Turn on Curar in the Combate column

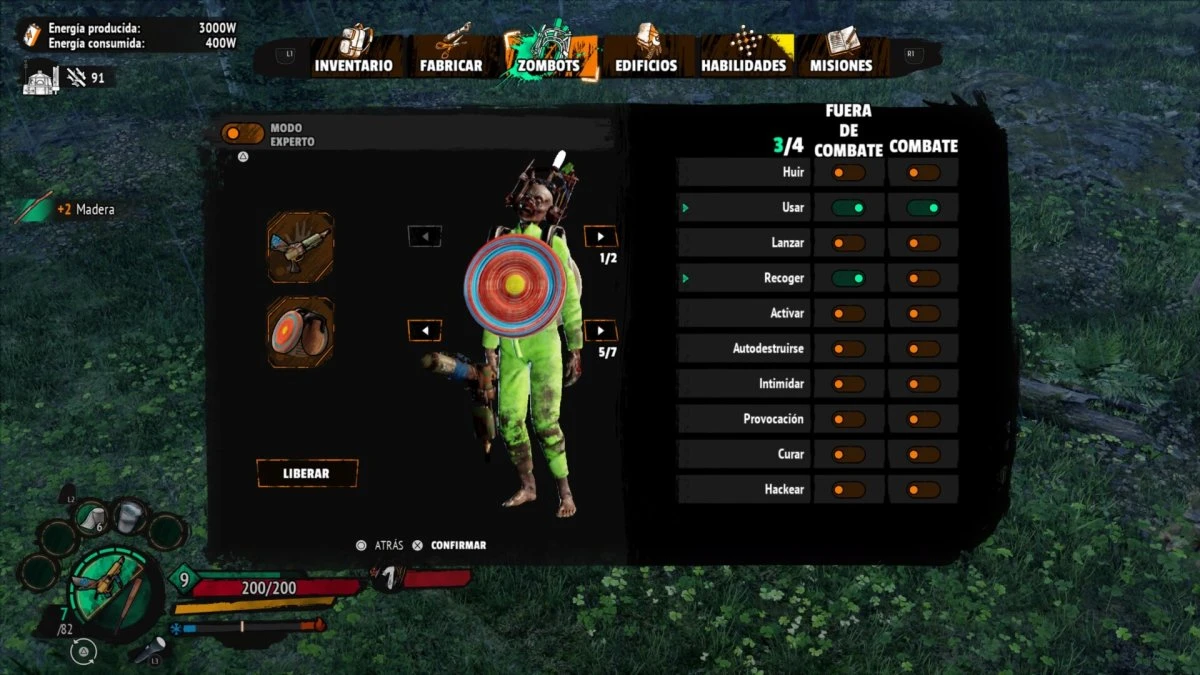(x=923, y=455)
